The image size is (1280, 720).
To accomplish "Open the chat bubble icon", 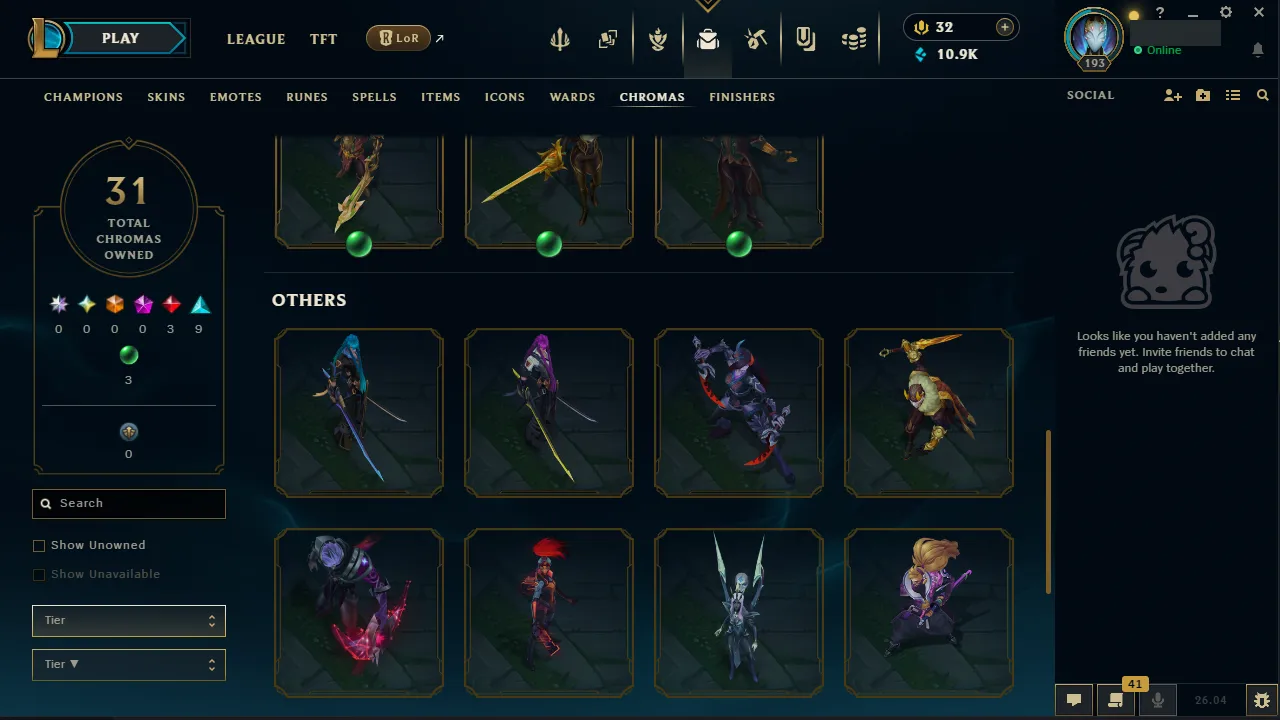I will click(x=1074, y=700).
